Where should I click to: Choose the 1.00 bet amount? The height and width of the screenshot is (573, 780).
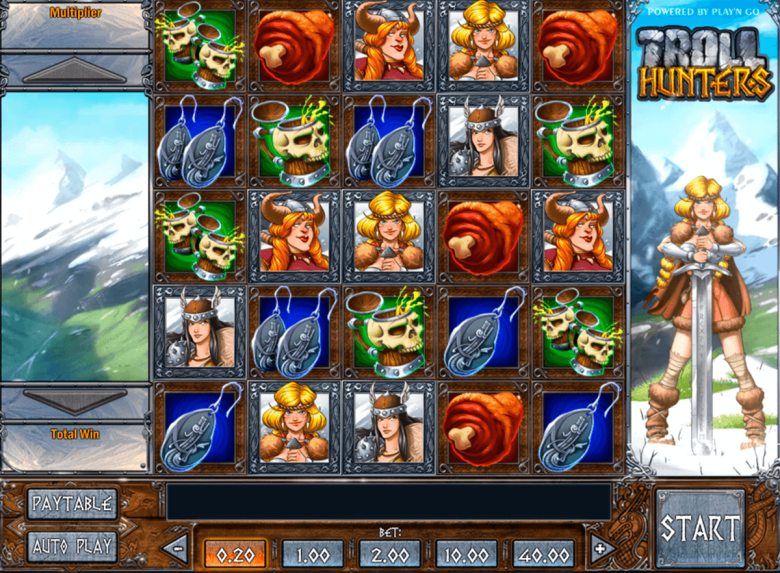tap(313, 553)
